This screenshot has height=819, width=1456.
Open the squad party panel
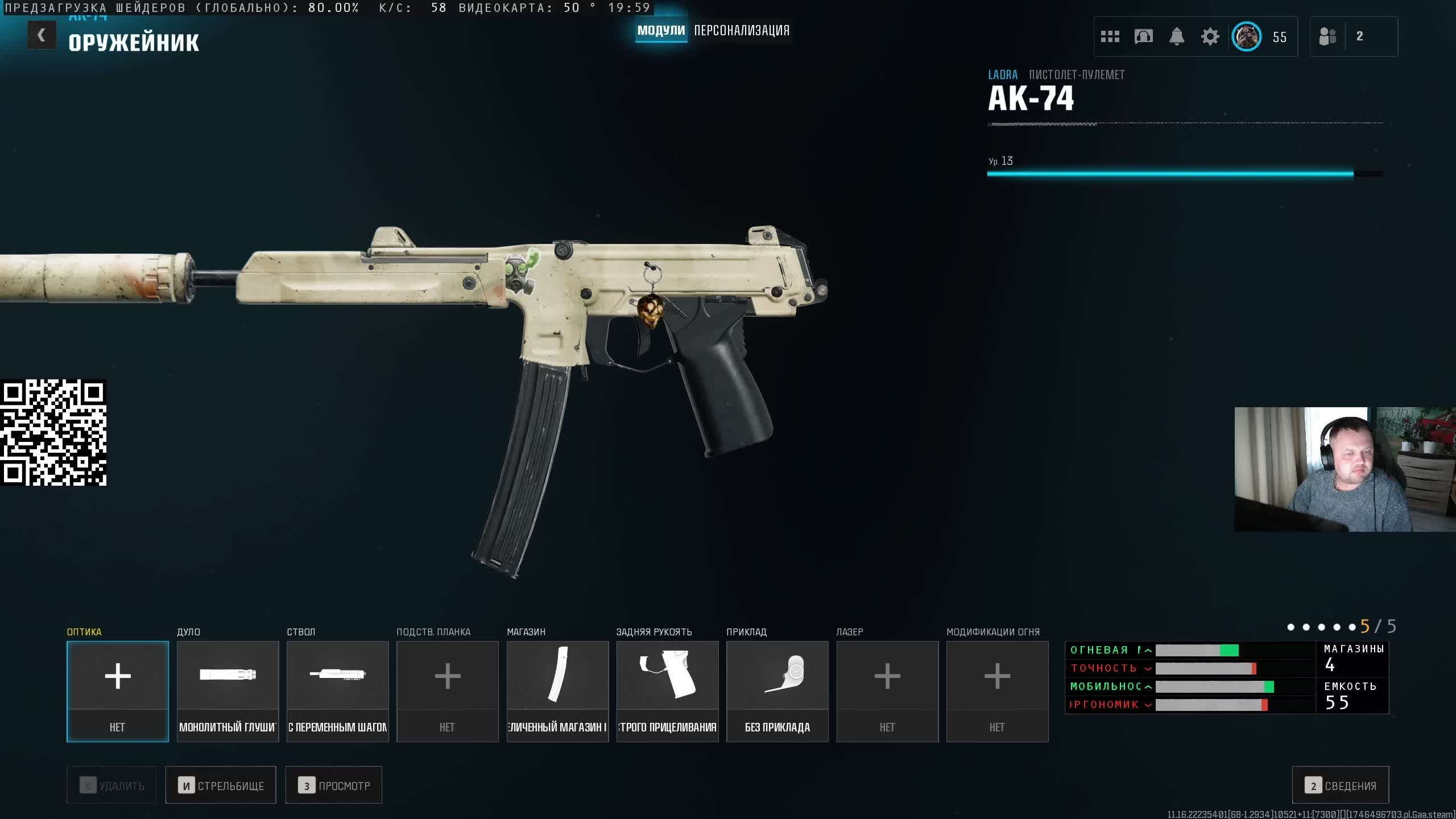click(1353, 37)
